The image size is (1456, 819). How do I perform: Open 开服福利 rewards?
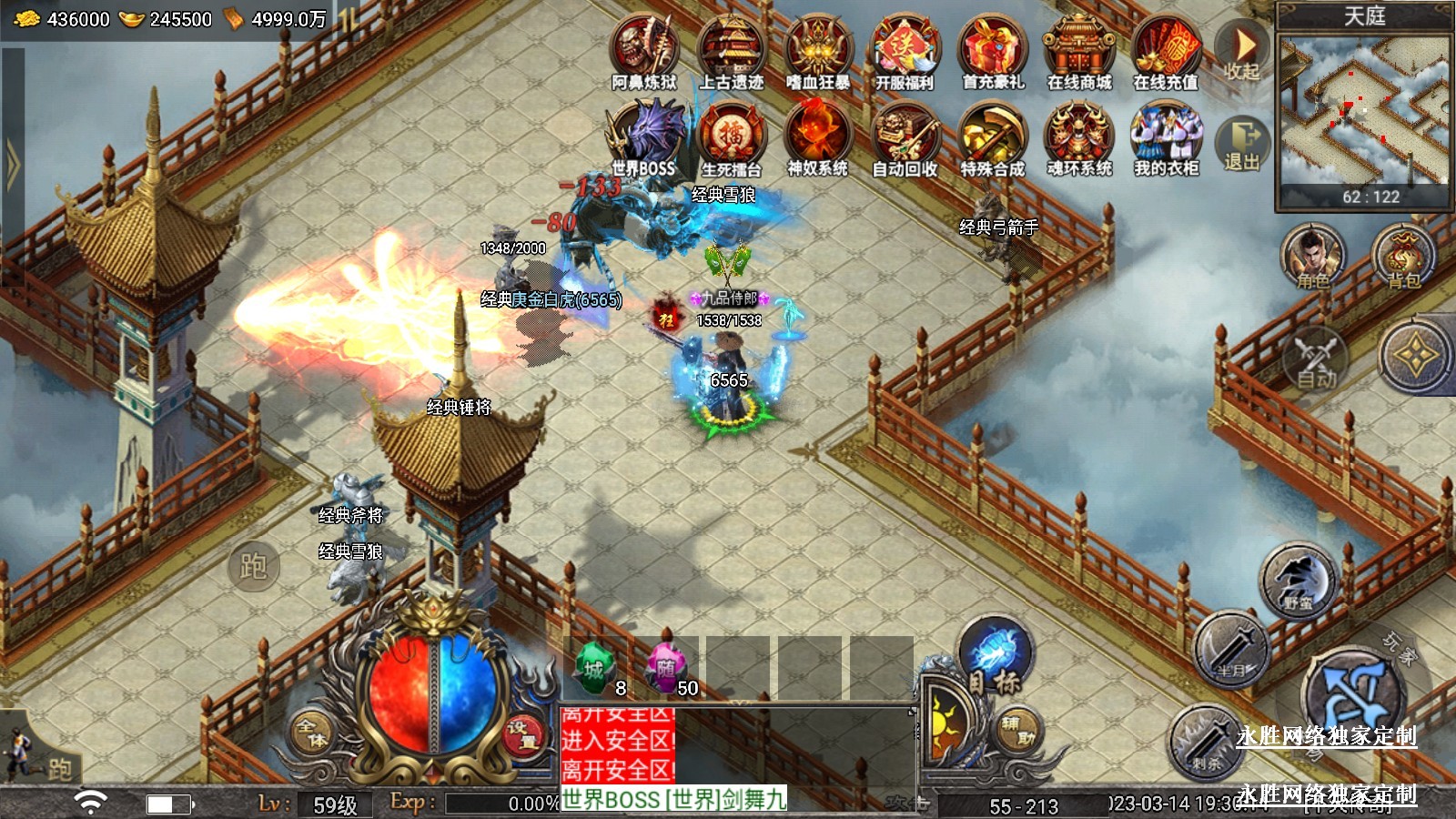click(x=905, y=51)
